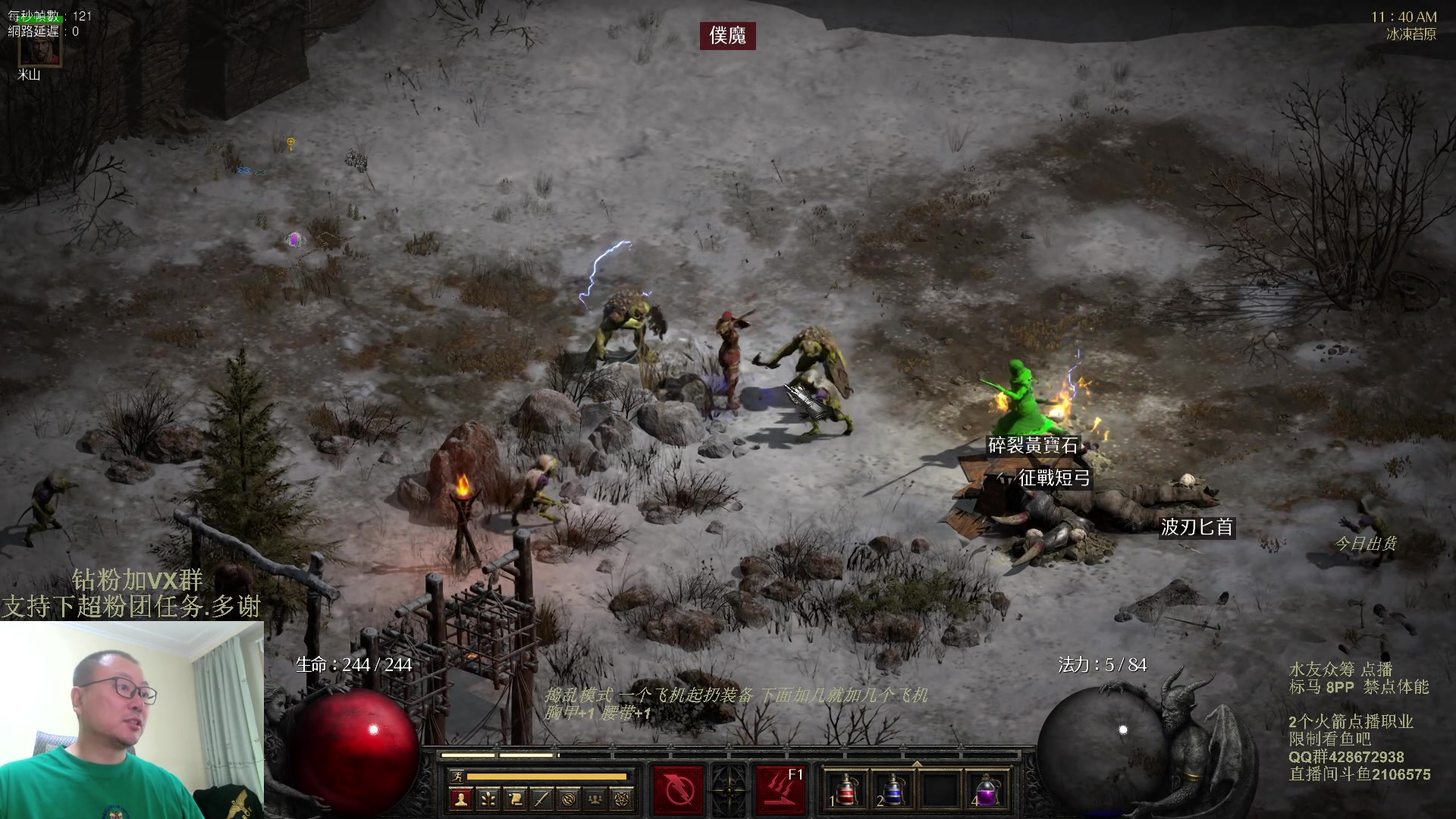Open the automap globe button
1456x819 pixels.
click(x=569, y=799)
